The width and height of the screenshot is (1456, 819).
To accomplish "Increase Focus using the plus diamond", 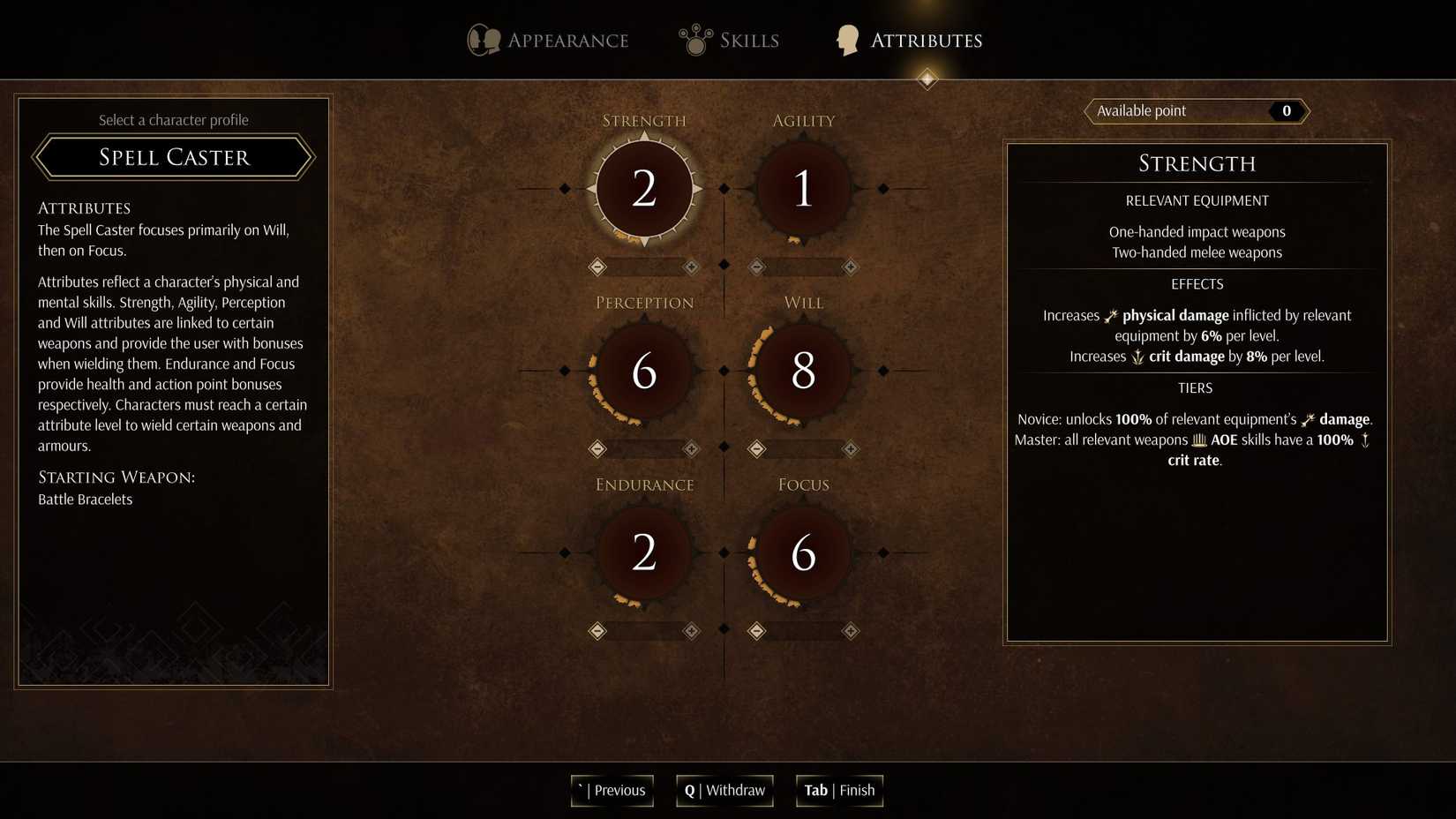I will 850,631.
